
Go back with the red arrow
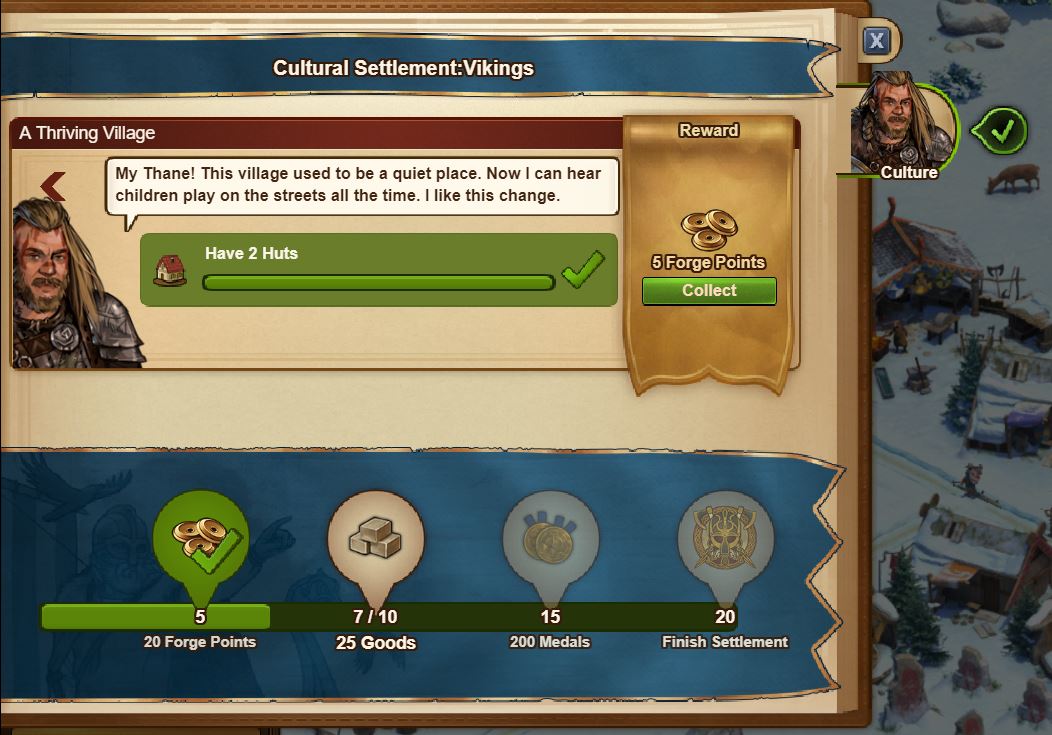point(53,185)
